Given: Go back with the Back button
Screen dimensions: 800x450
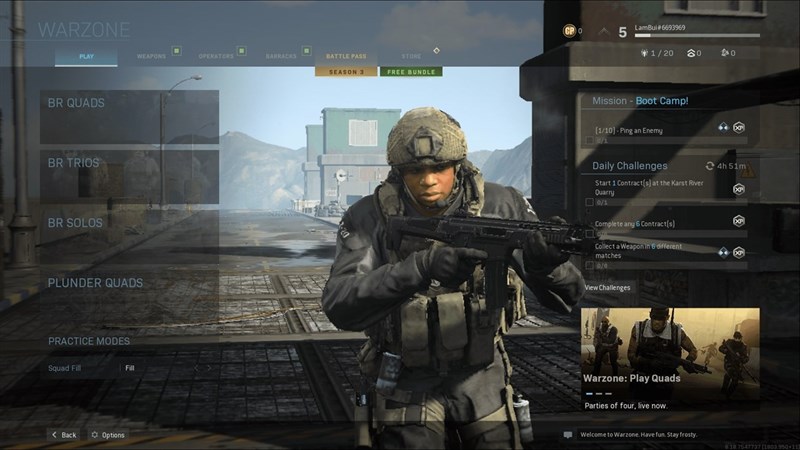Looking at the screenshot, I should [x=63, y=435].
